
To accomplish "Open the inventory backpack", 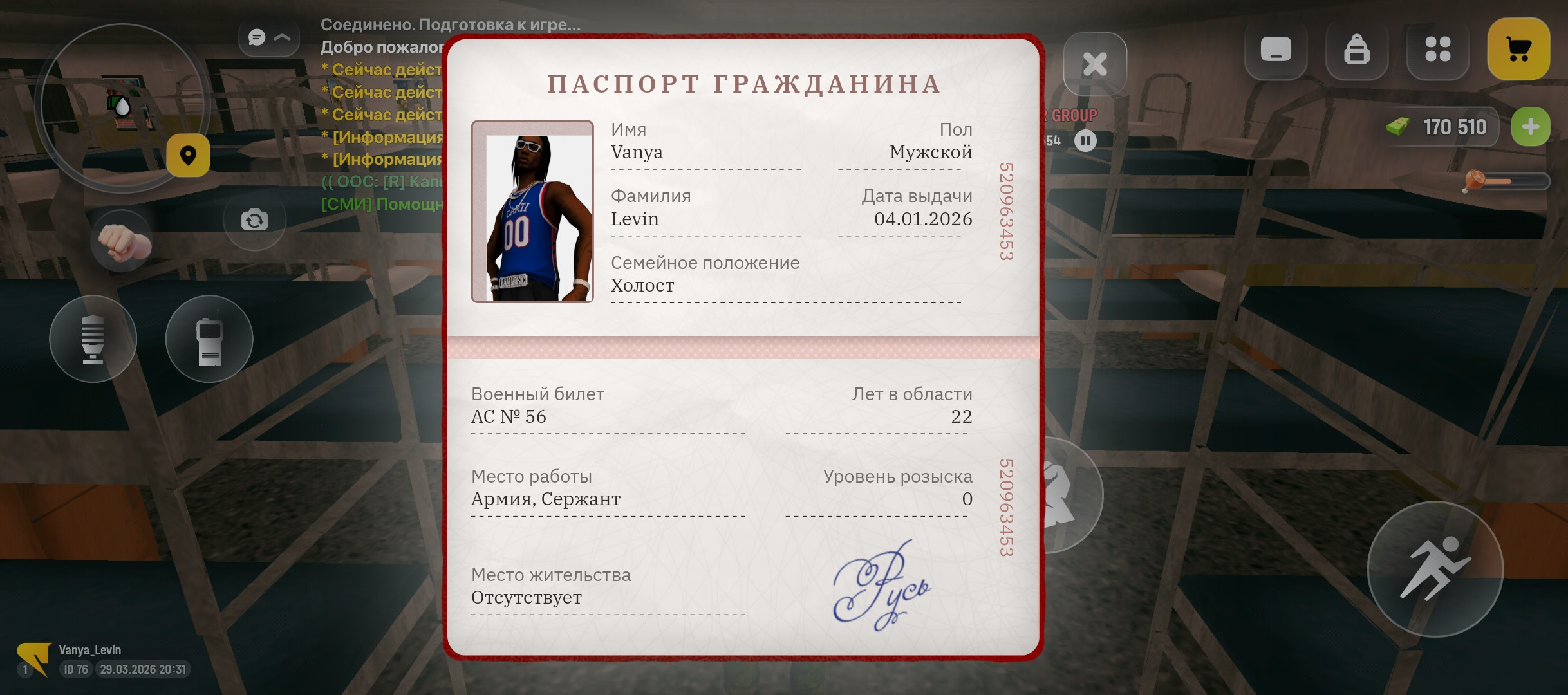I will click(1357, 48).
